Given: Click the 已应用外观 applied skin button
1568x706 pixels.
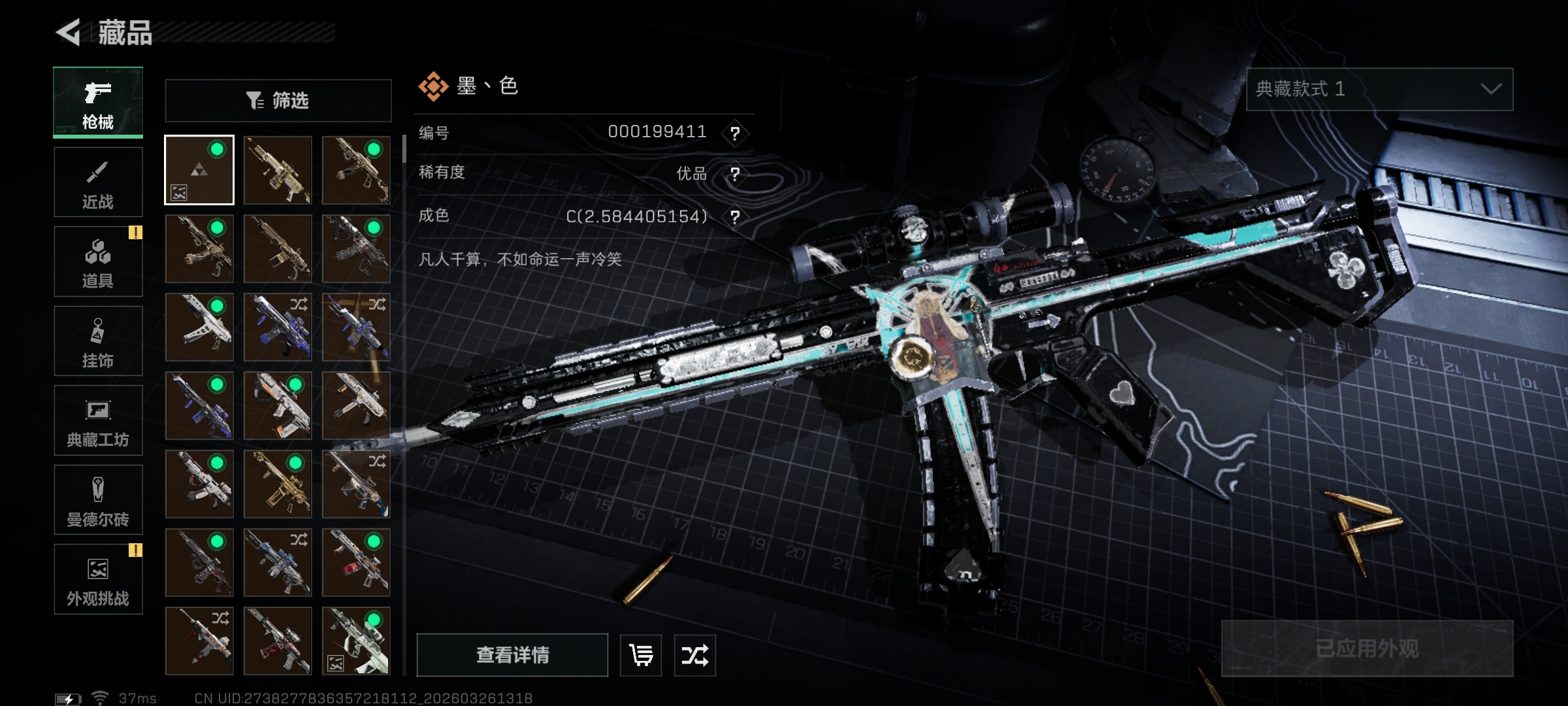Looking at the screenshot, I should click(1367, 648).
